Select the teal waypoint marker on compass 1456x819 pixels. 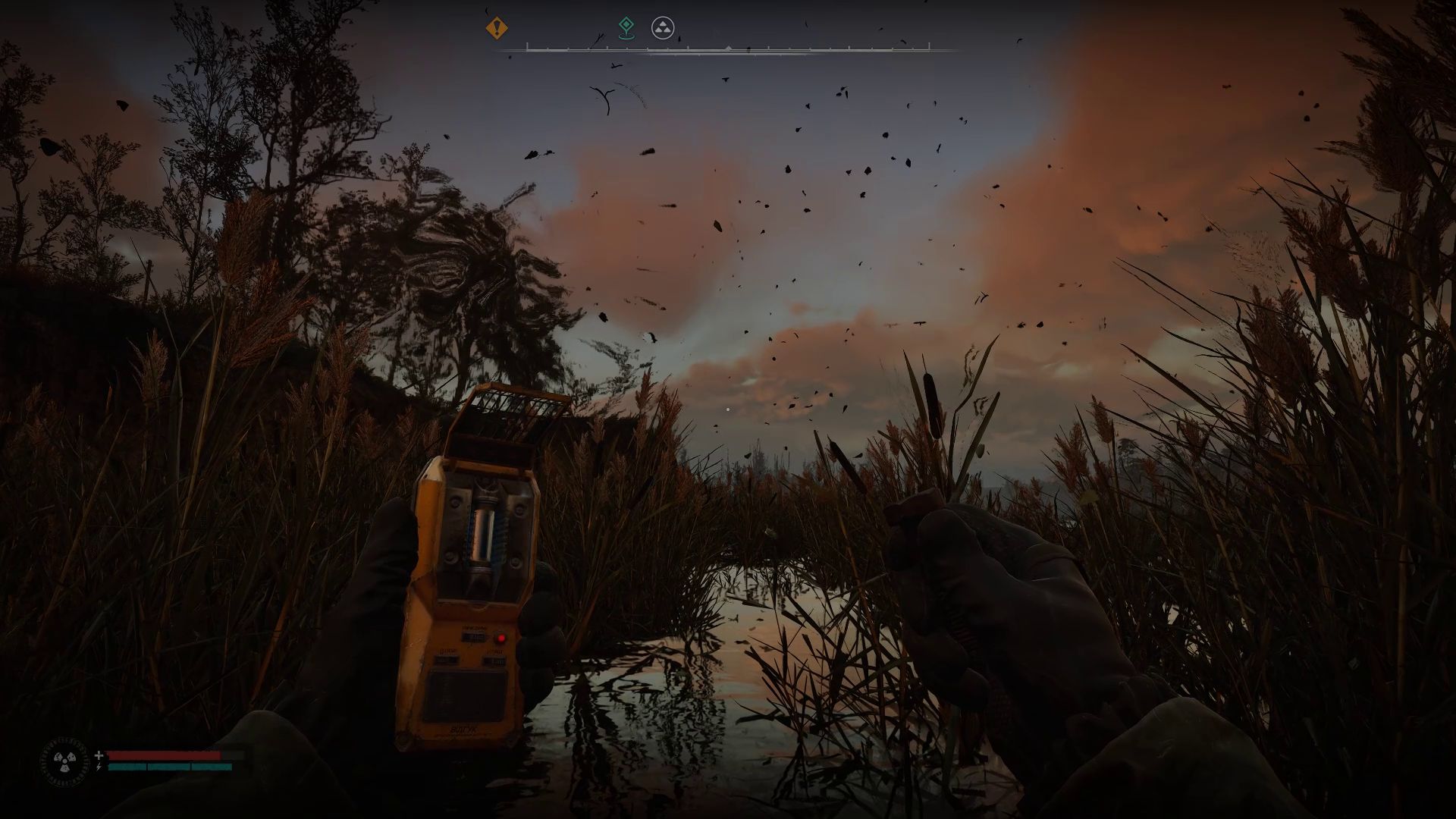[626, 27]
